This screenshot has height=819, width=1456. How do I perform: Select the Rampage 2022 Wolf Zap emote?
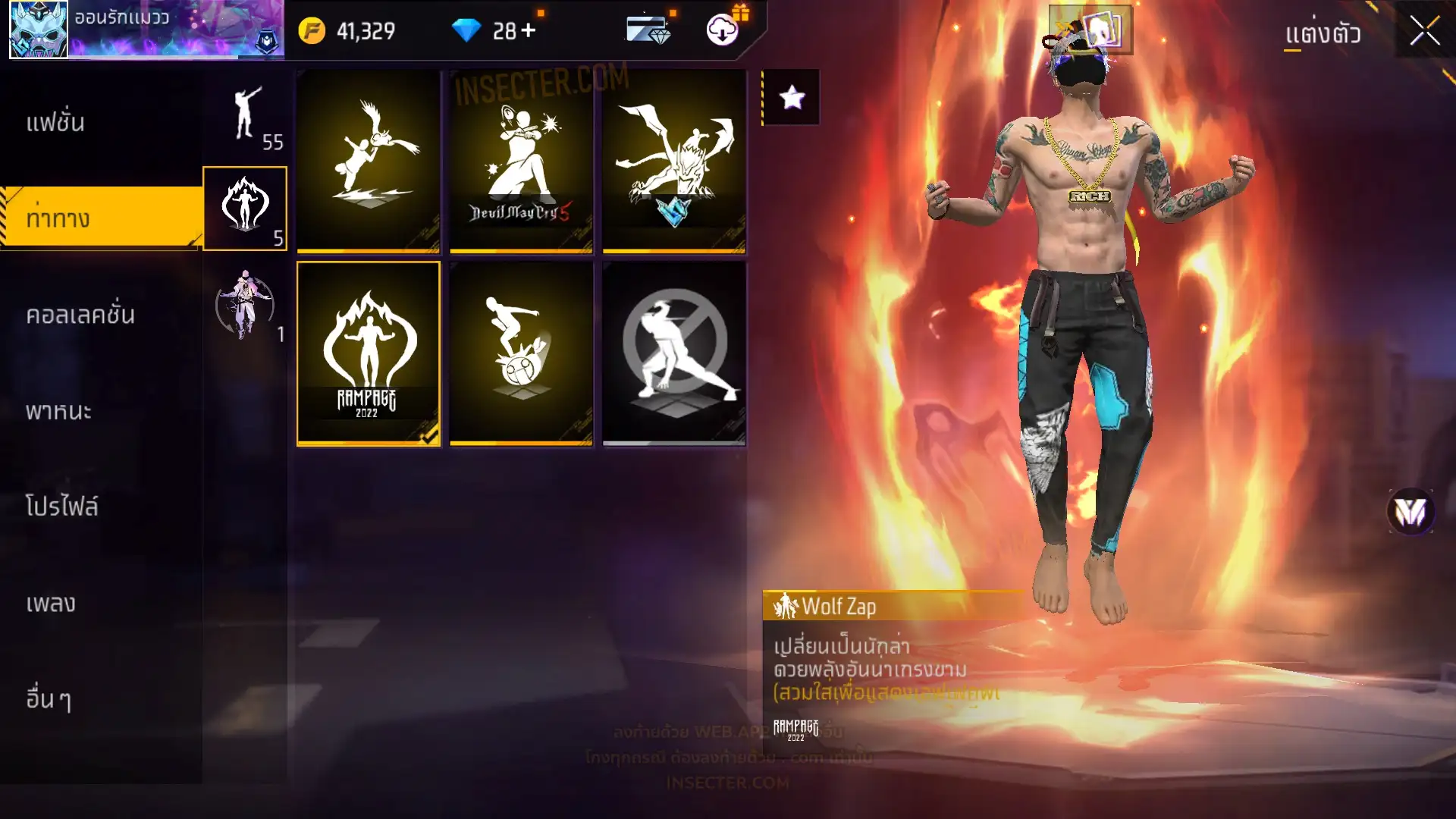[369, 353]
